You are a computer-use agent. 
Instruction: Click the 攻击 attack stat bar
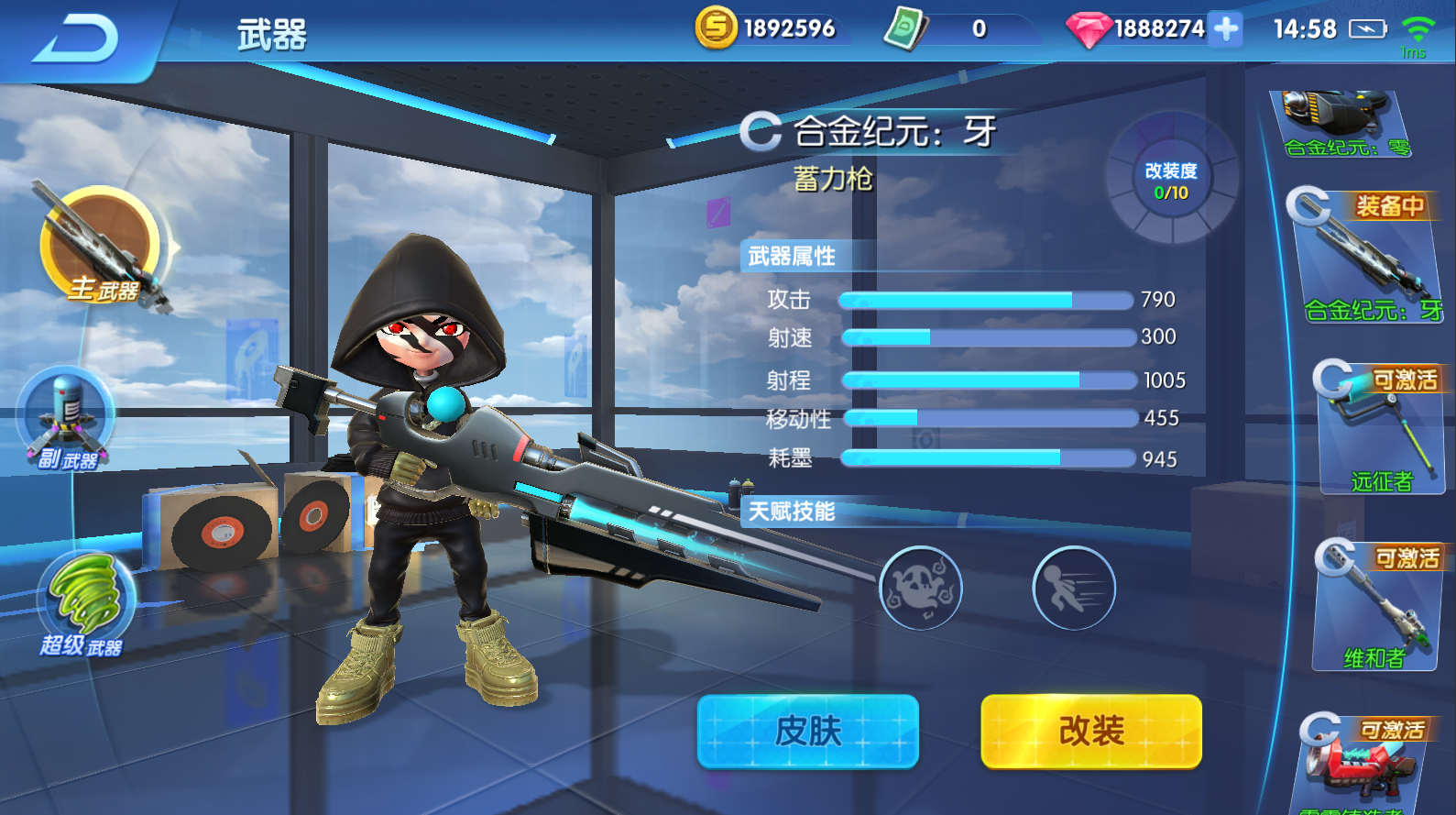[985, 299]
